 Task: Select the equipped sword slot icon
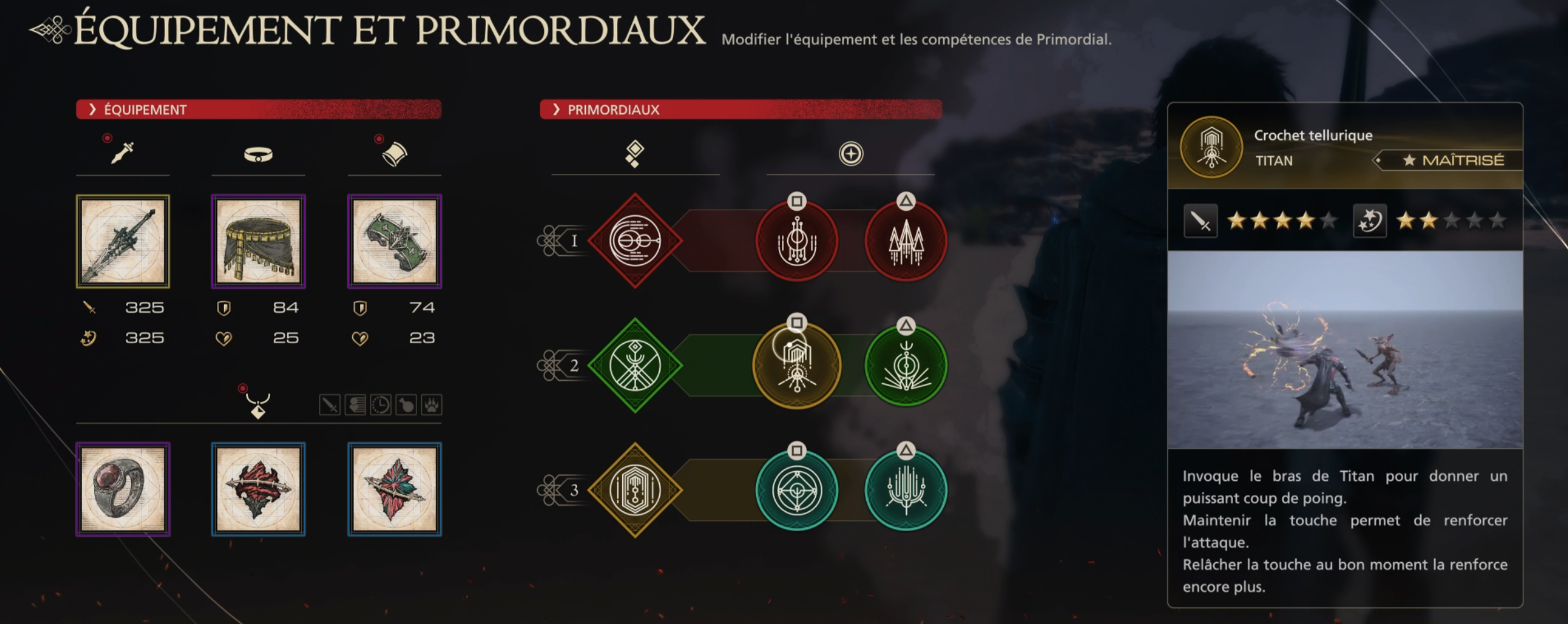122,152
